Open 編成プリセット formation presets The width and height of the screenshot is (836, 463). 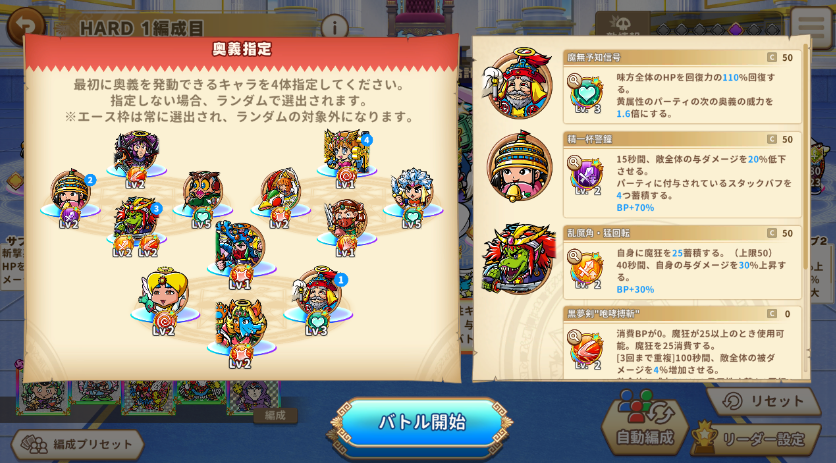click(x=80, y=443)
